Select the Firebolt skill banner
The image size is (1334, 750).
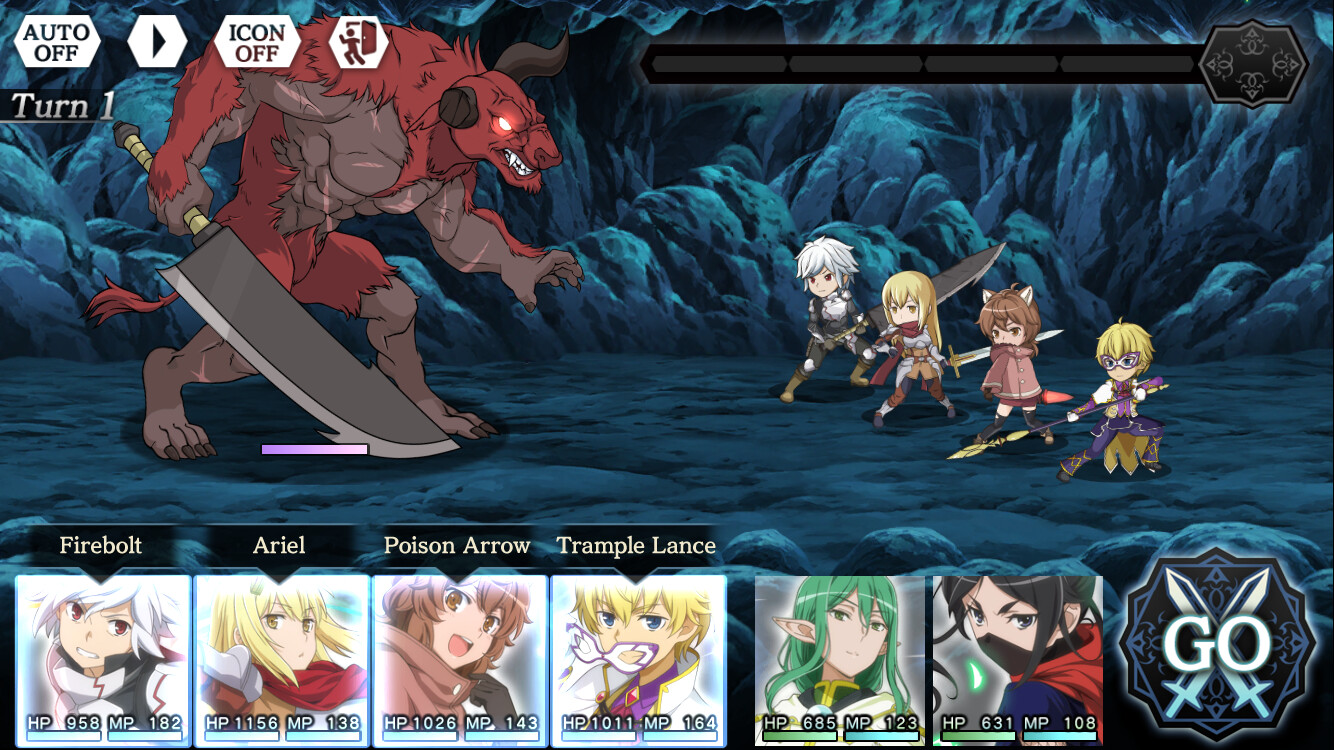tap(101, 546)
